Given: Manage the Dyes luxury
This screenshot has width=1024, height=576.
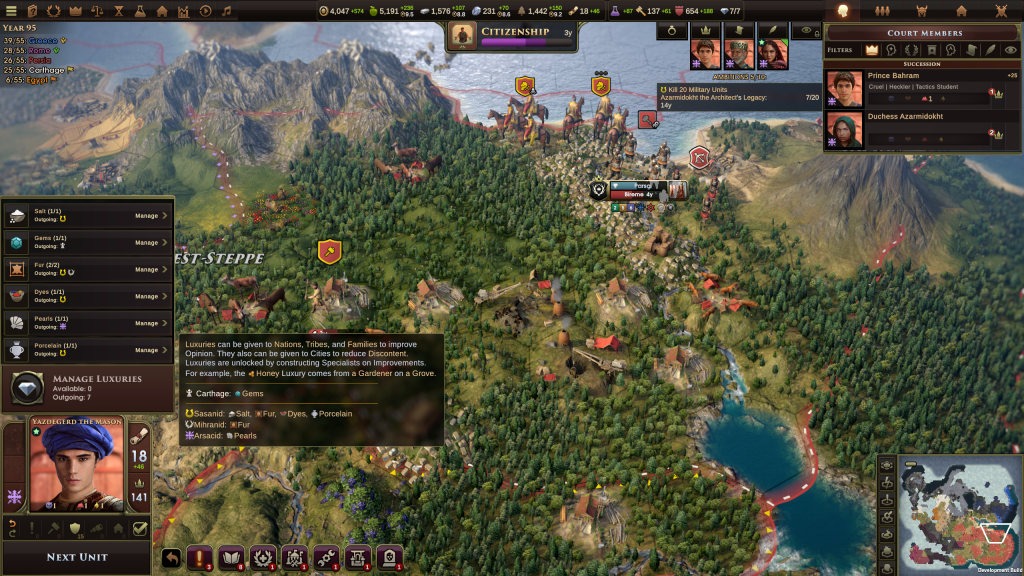Looking at the screenshot, I should click(x=152, y=296).
